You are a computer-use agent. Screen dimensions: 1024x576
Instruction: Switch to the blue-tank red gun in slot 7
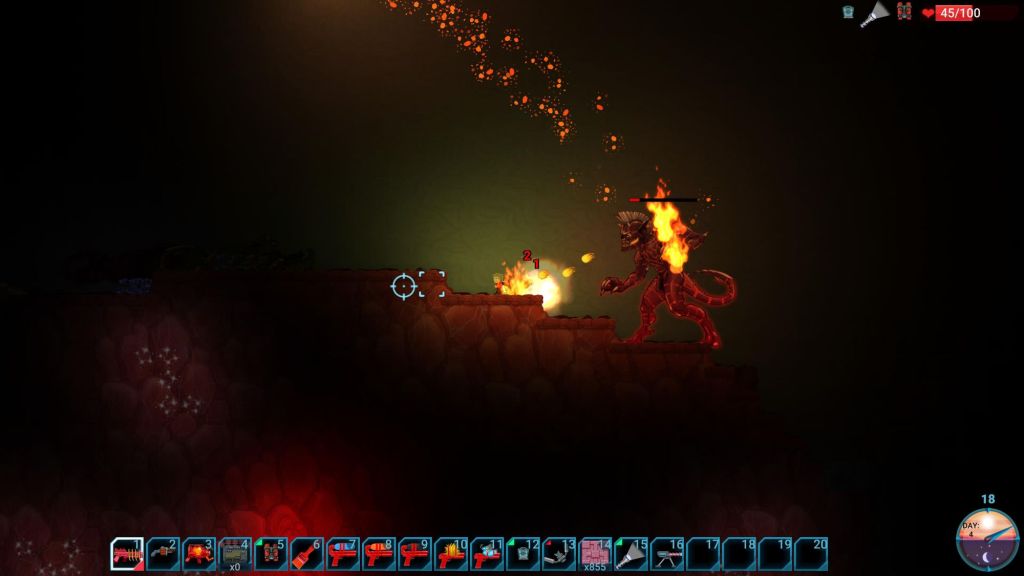[x=343, y=554]
